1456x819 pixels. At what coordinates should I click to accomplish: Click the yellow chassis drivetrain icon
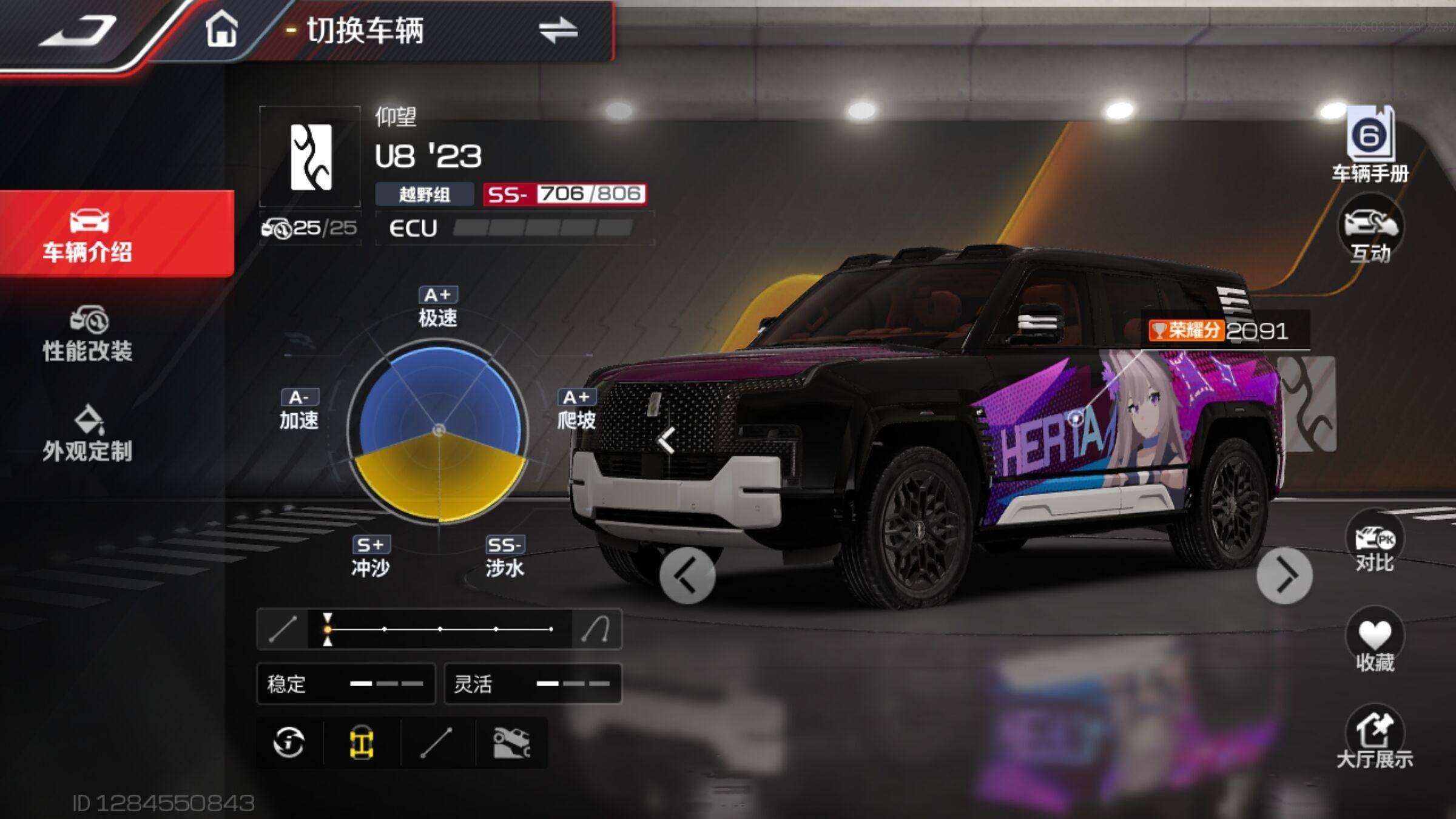tap(362, 743)
